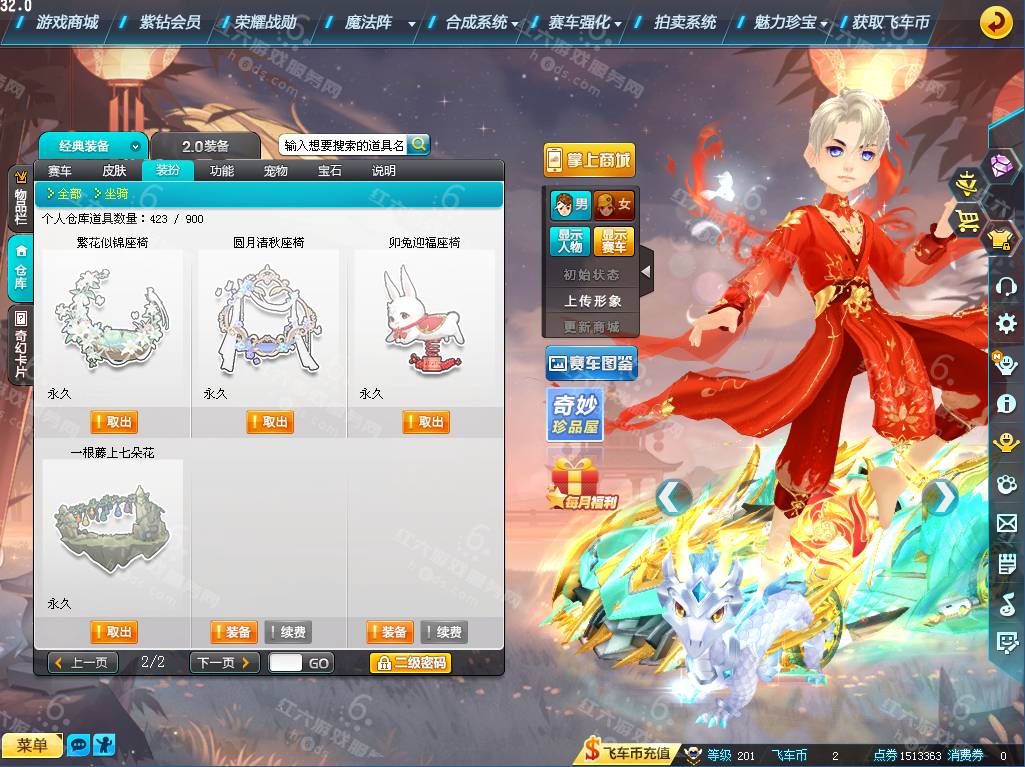Viewport: 1025px width, 767px height.
Task: Open the 游戏商城 game mall menu
Action: pos(66,22)
